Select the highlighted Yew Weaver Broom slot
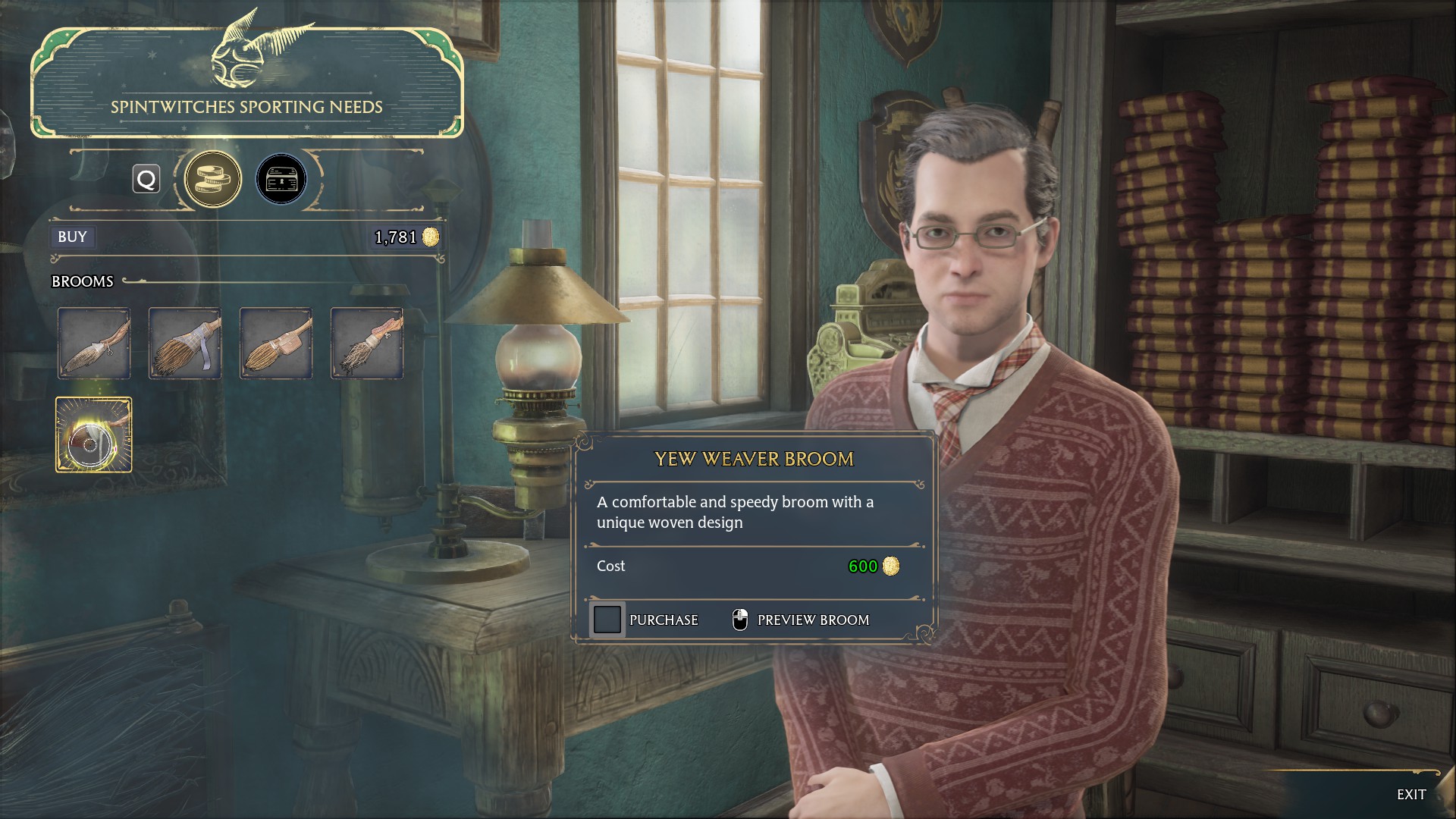Image resolution: width=1456 pixels, height=819 pixels. [x=94, y=435]
